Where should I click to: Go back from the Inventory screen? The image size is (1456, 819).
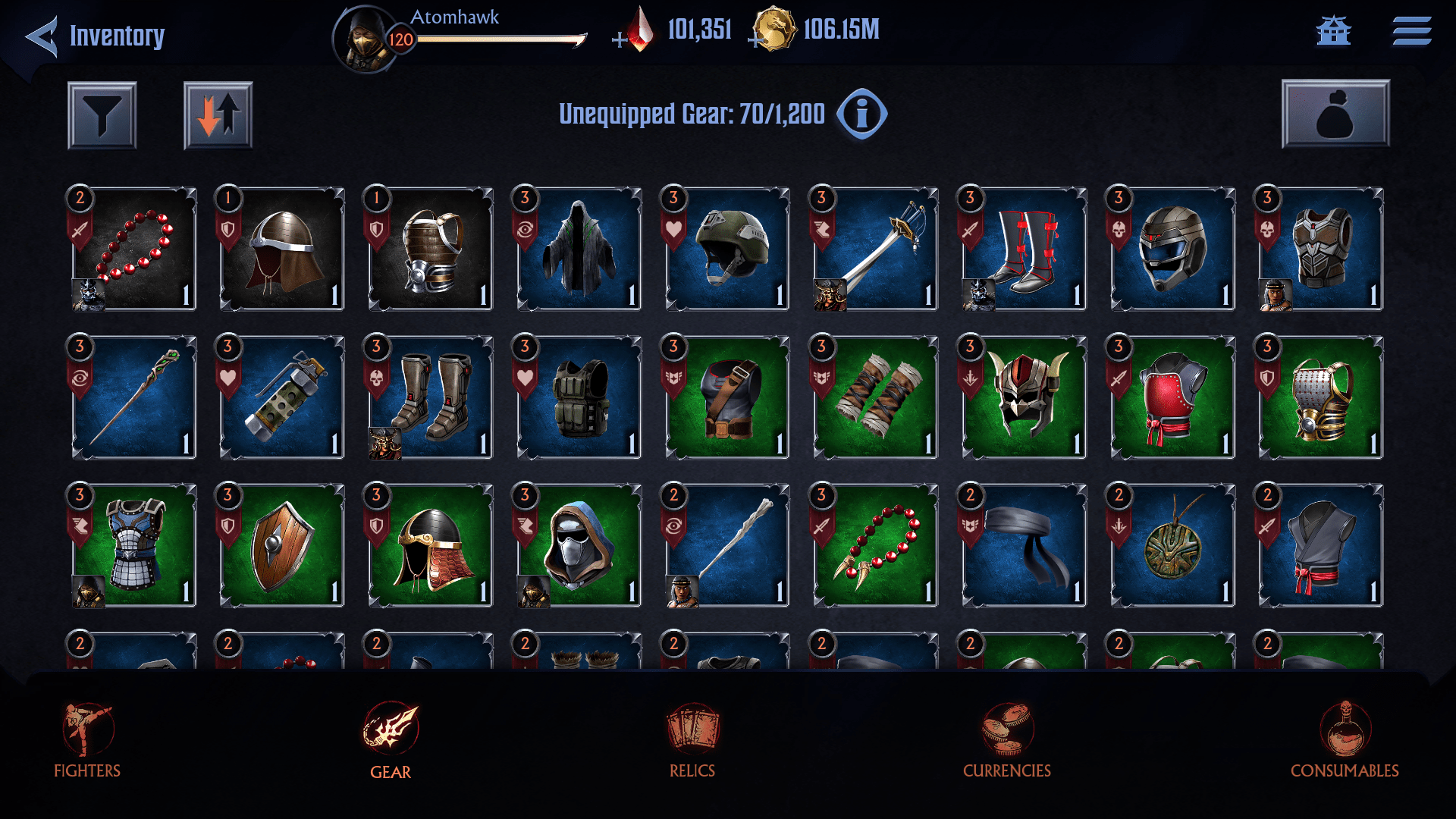(42, 36)
